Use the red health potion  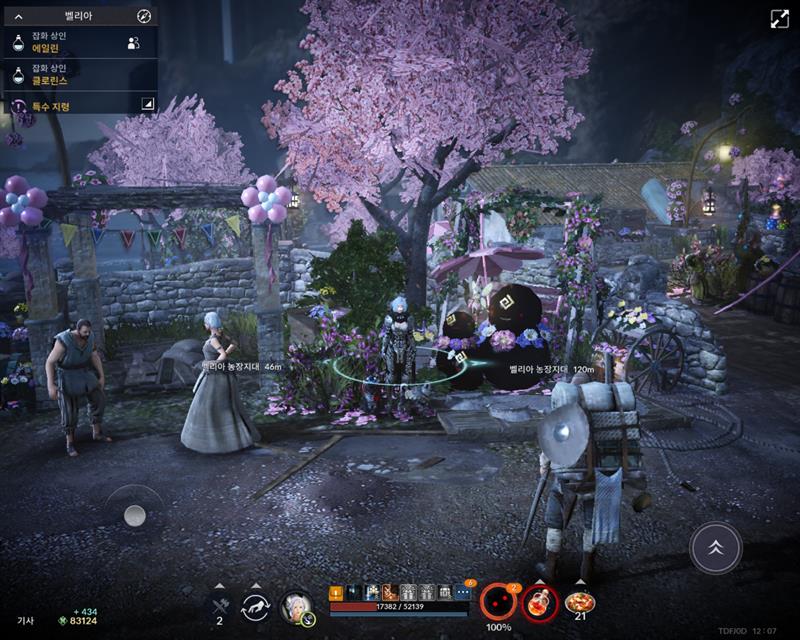538,602
